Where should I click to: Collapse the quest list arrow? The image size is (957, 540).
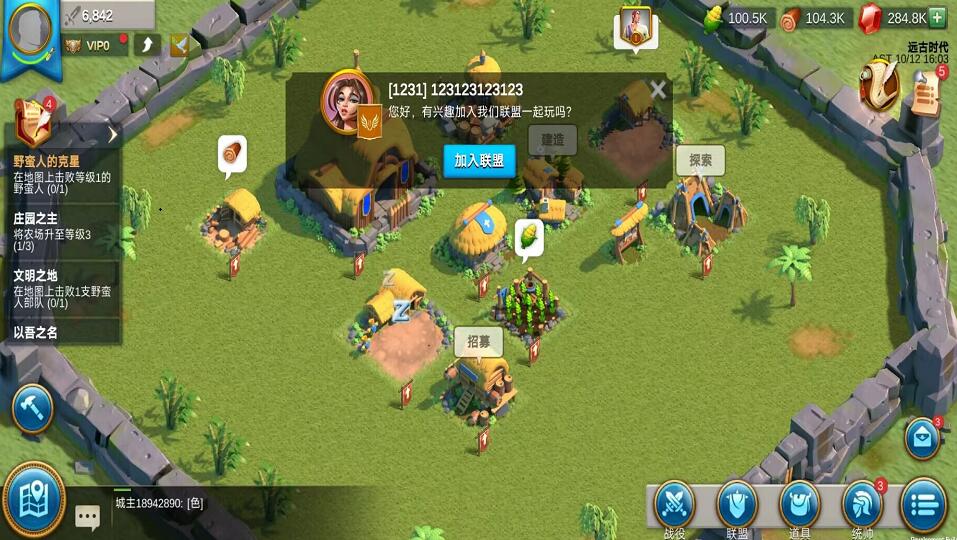click(113, 134)
